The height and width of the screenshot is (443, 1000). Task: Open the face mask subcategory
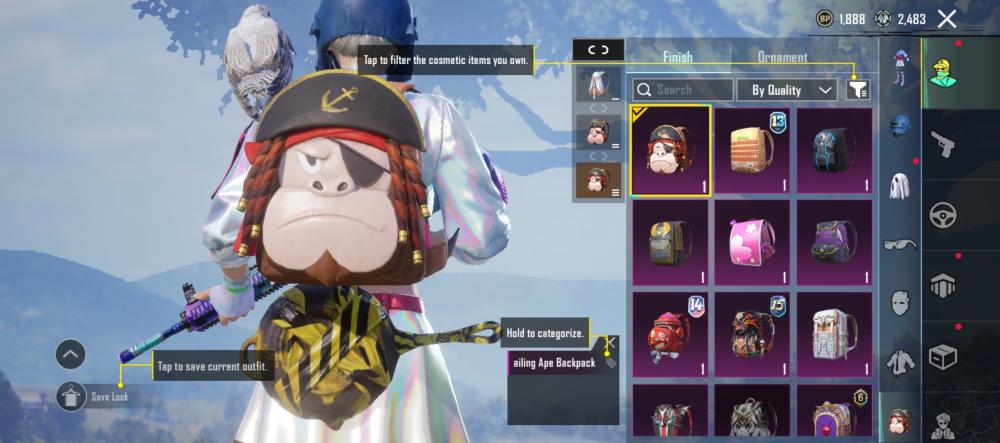[900, 302]
